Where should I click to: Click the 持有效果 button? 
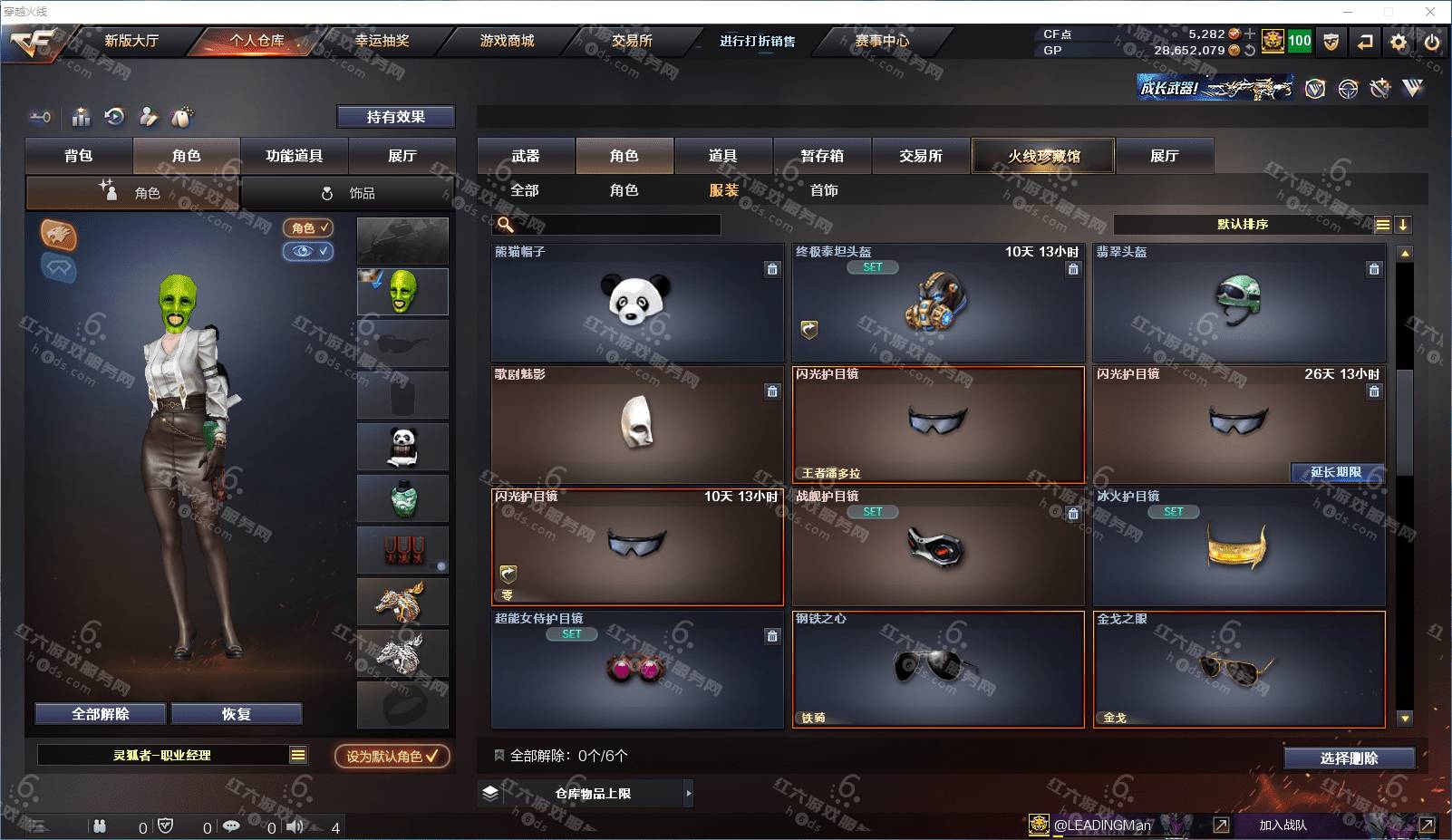point(395,117)
